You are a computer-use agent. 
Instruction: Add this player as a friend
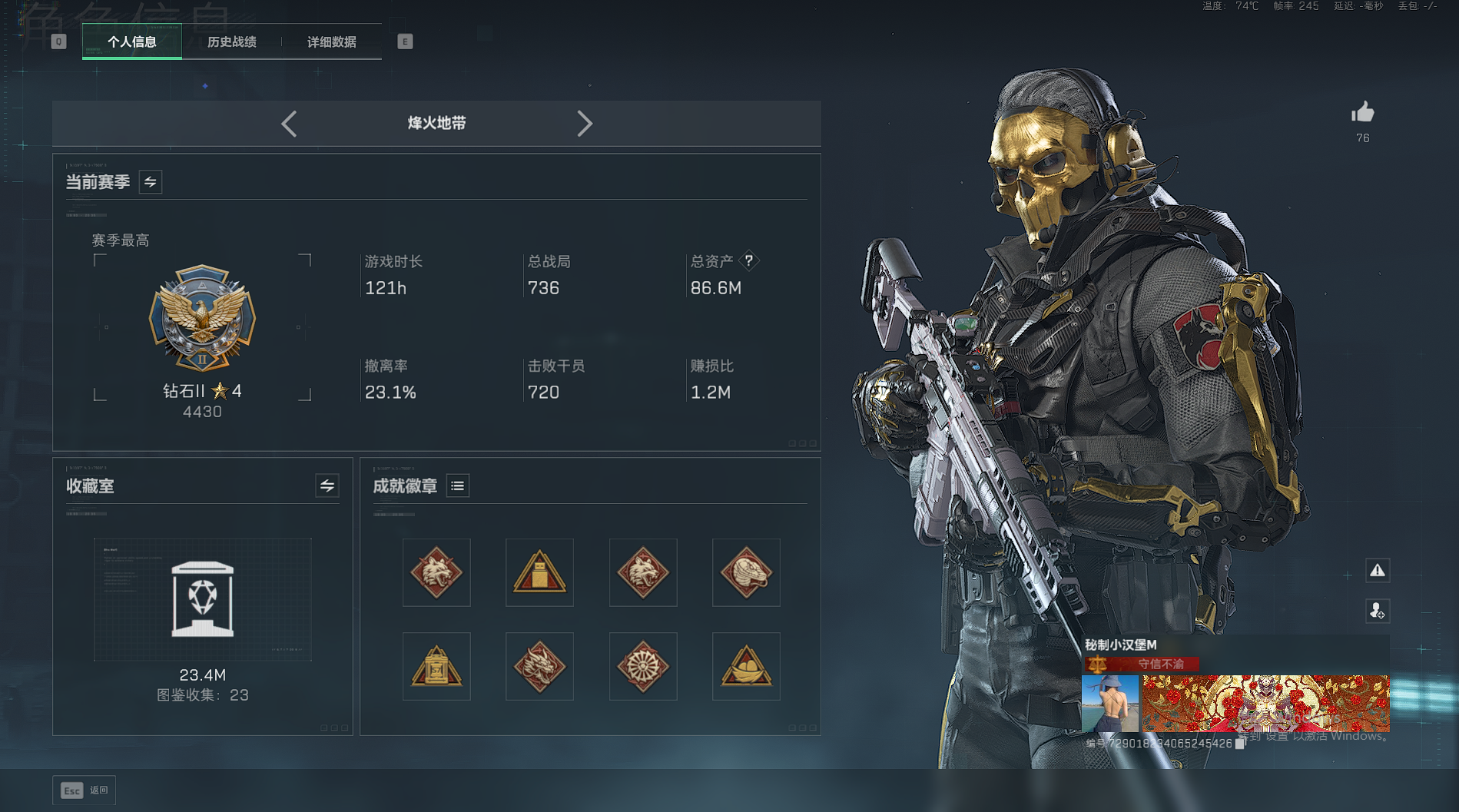point(1378,611)
